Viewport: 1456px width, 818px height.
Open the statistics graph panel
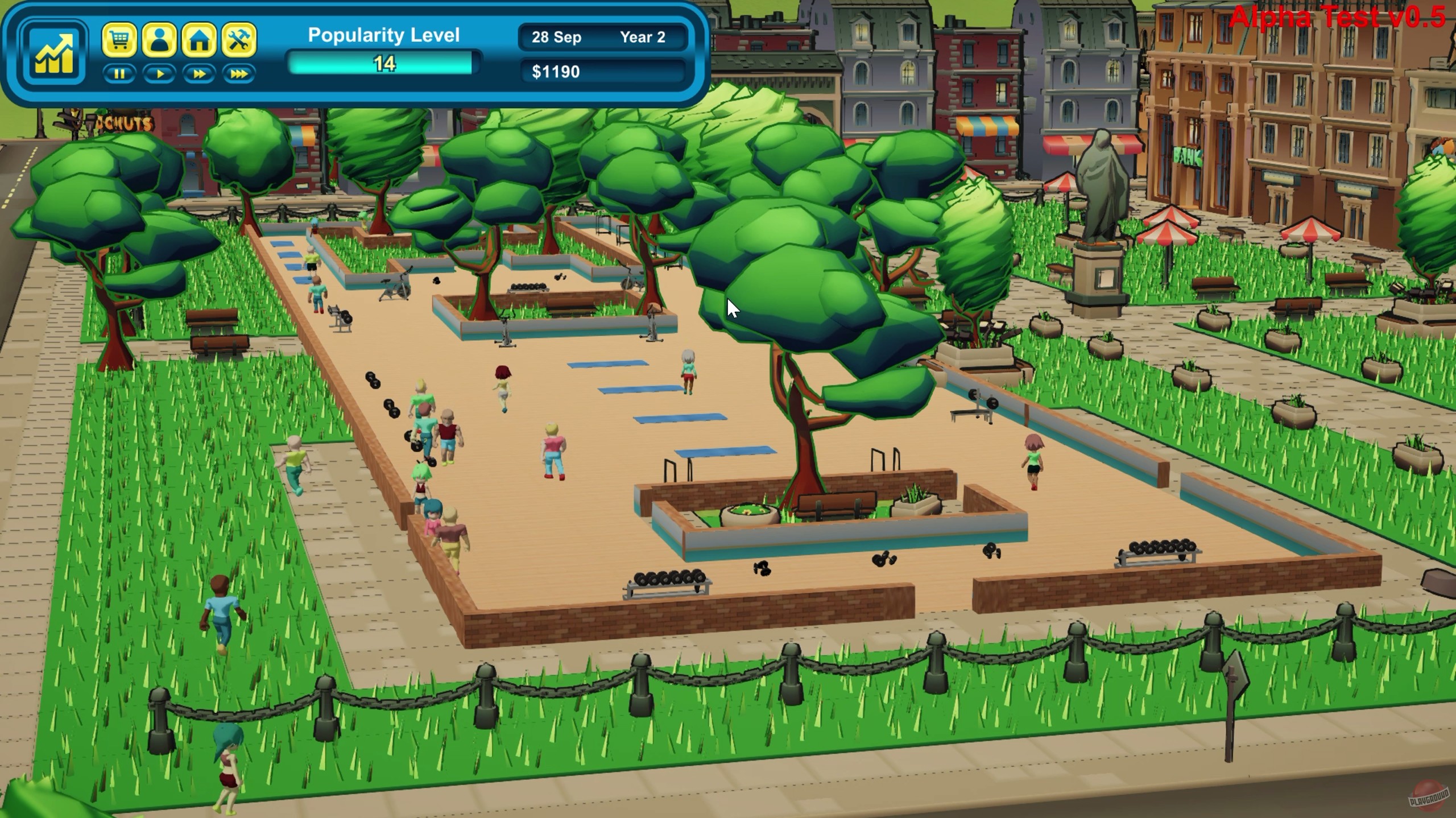click(54, 52)
